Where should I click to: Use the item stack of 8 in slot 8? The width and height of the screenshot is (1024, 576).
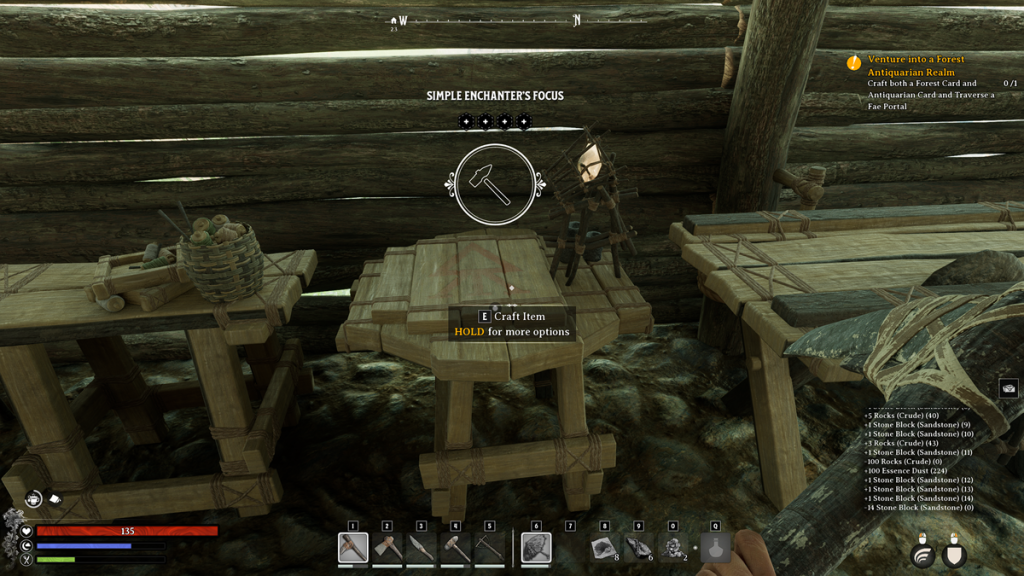click(x=604, y=548)
